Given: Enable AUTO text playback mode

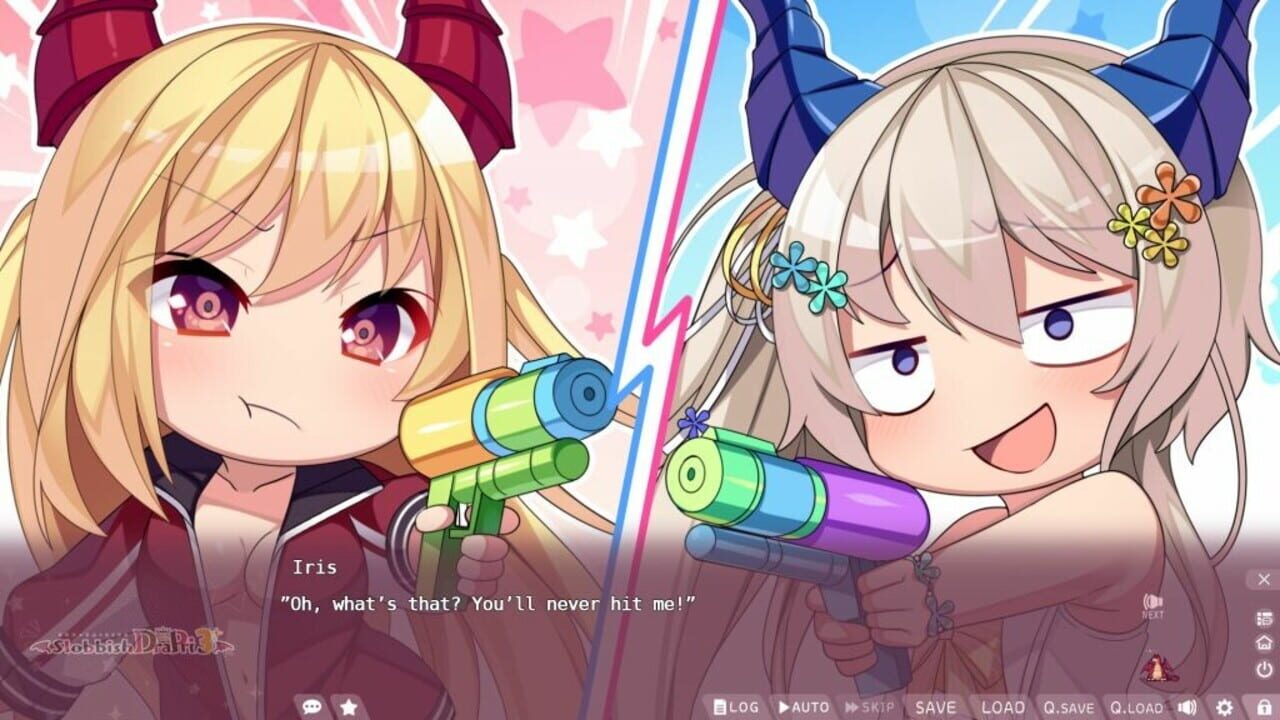Looking at the screenshot, I should pyautogui.click(x=804, y=707).
